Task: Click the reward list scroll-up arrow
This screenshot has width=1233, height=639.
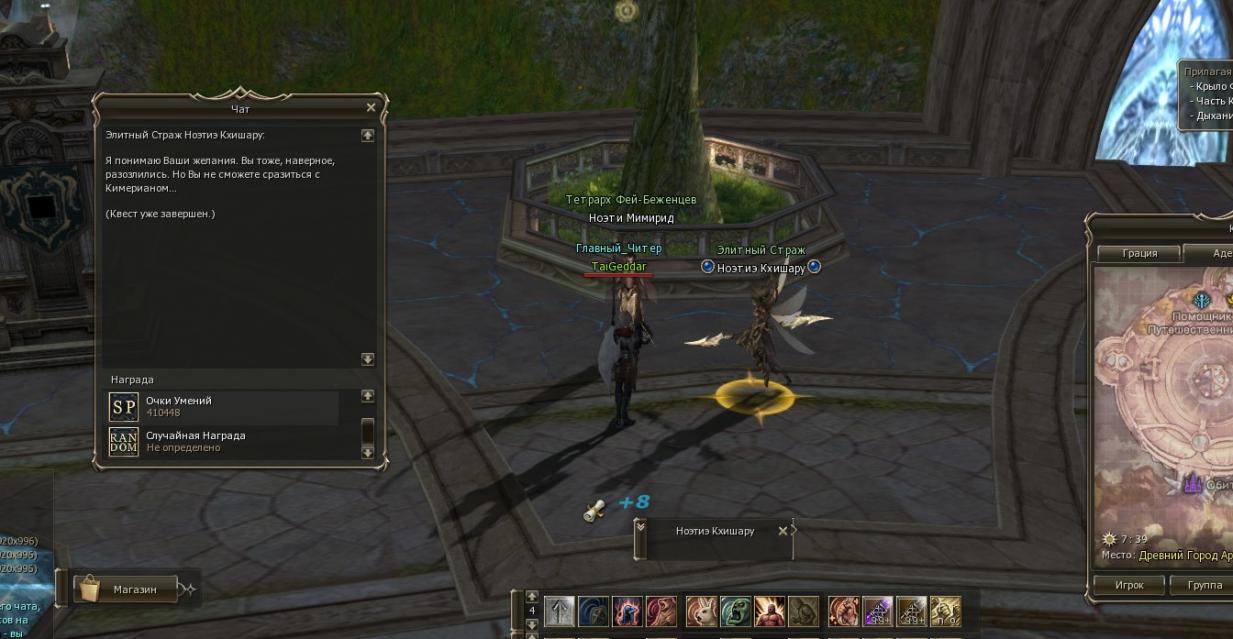Action: click(x=367, y=397)
